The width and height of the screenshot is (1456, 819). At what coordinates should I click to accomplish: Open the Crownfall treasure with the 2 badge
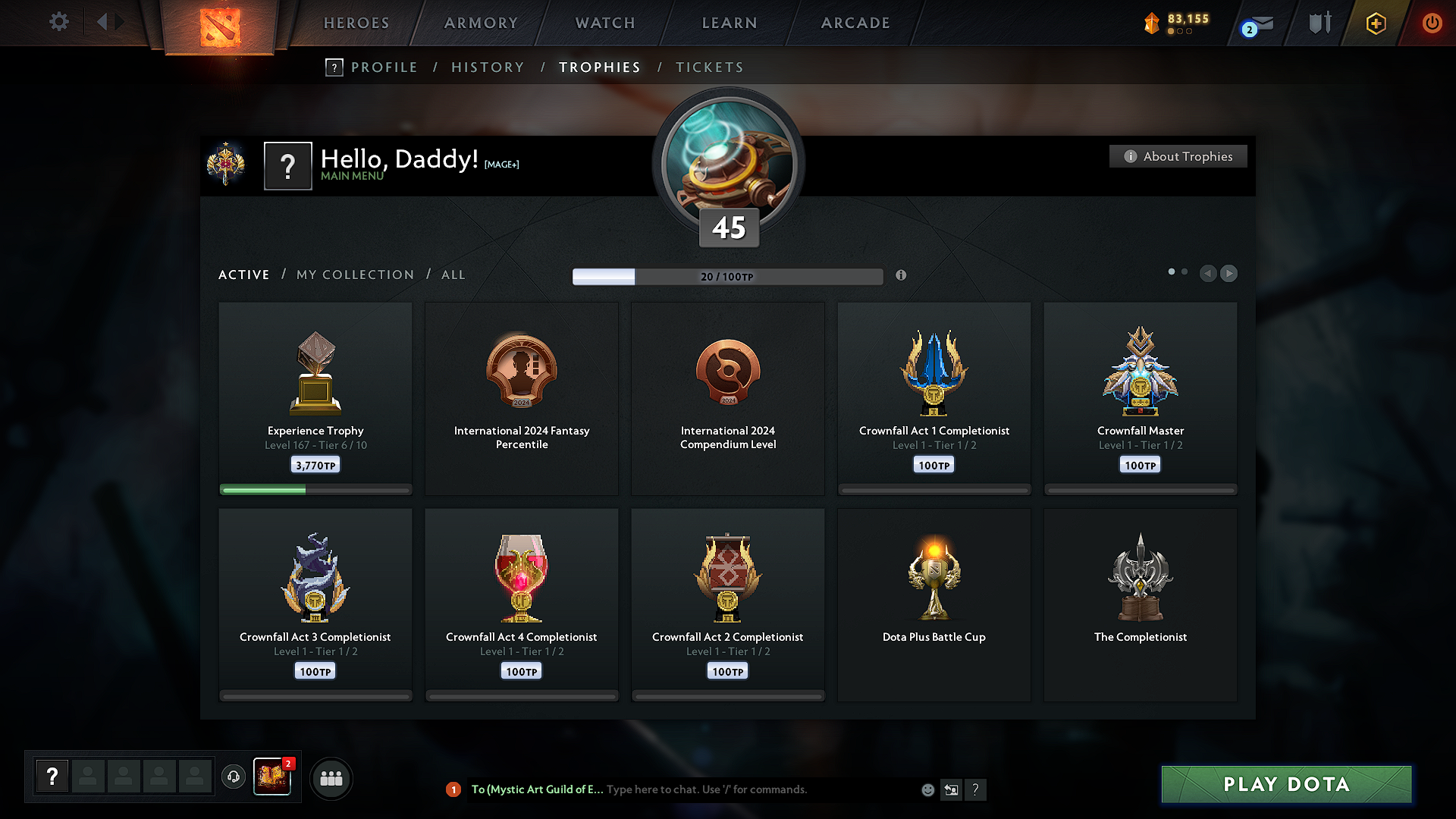272,778
